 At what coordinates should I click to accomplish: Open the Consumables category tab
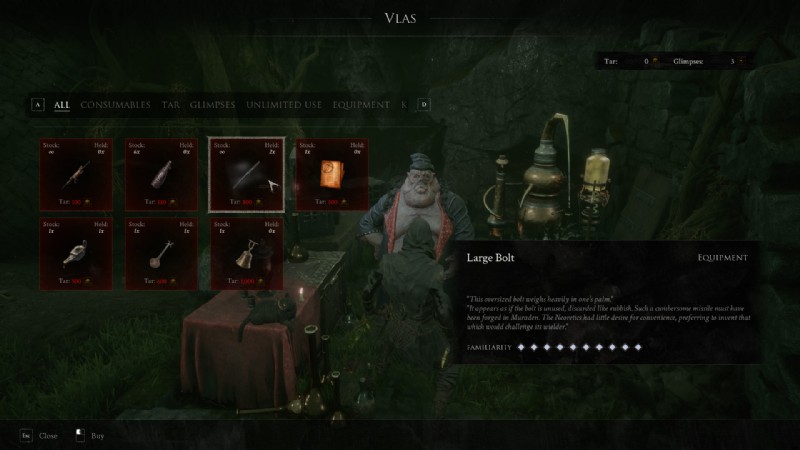click(x=115, y=104)
